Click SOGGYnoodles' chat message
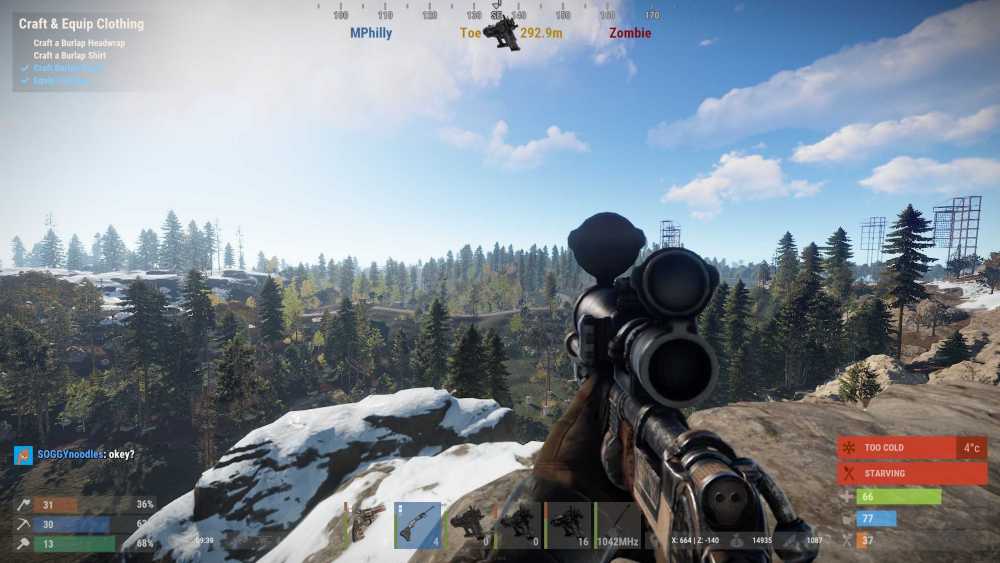 point(75,455)
